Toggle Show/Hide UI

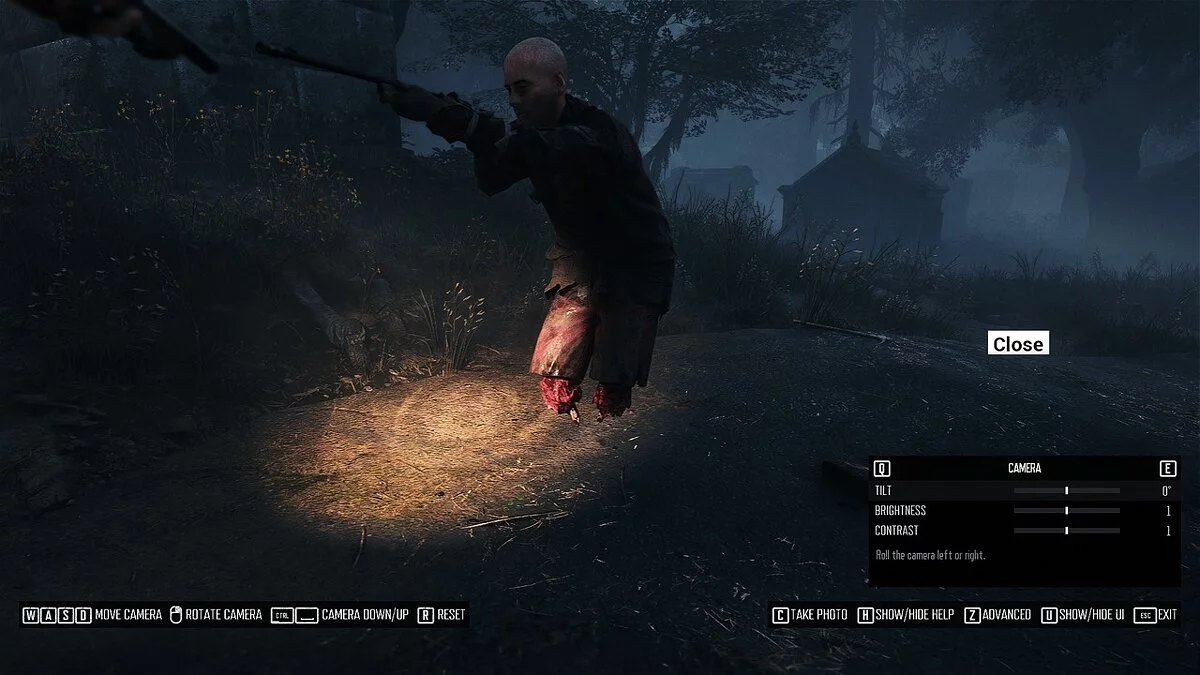[x=1083, y=615]
